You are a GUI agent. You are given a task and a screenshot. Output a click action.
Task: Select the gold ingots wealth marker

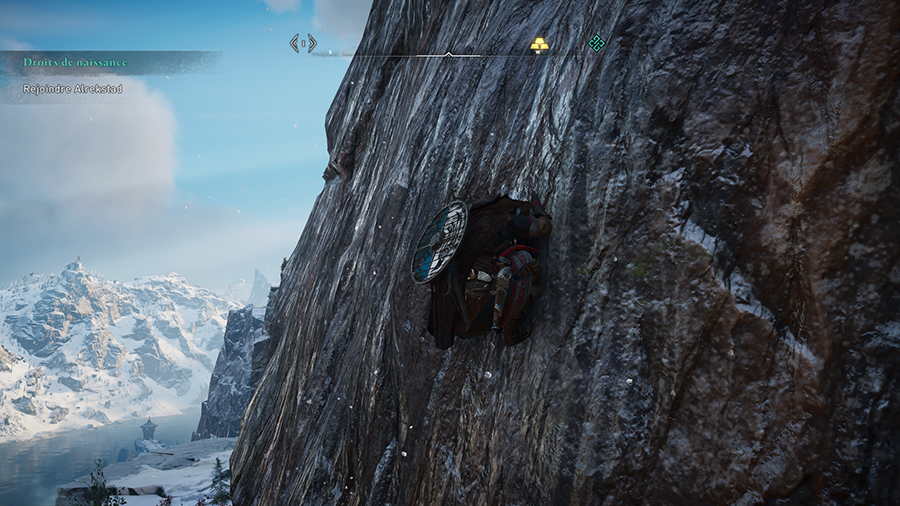pos(539,44)
